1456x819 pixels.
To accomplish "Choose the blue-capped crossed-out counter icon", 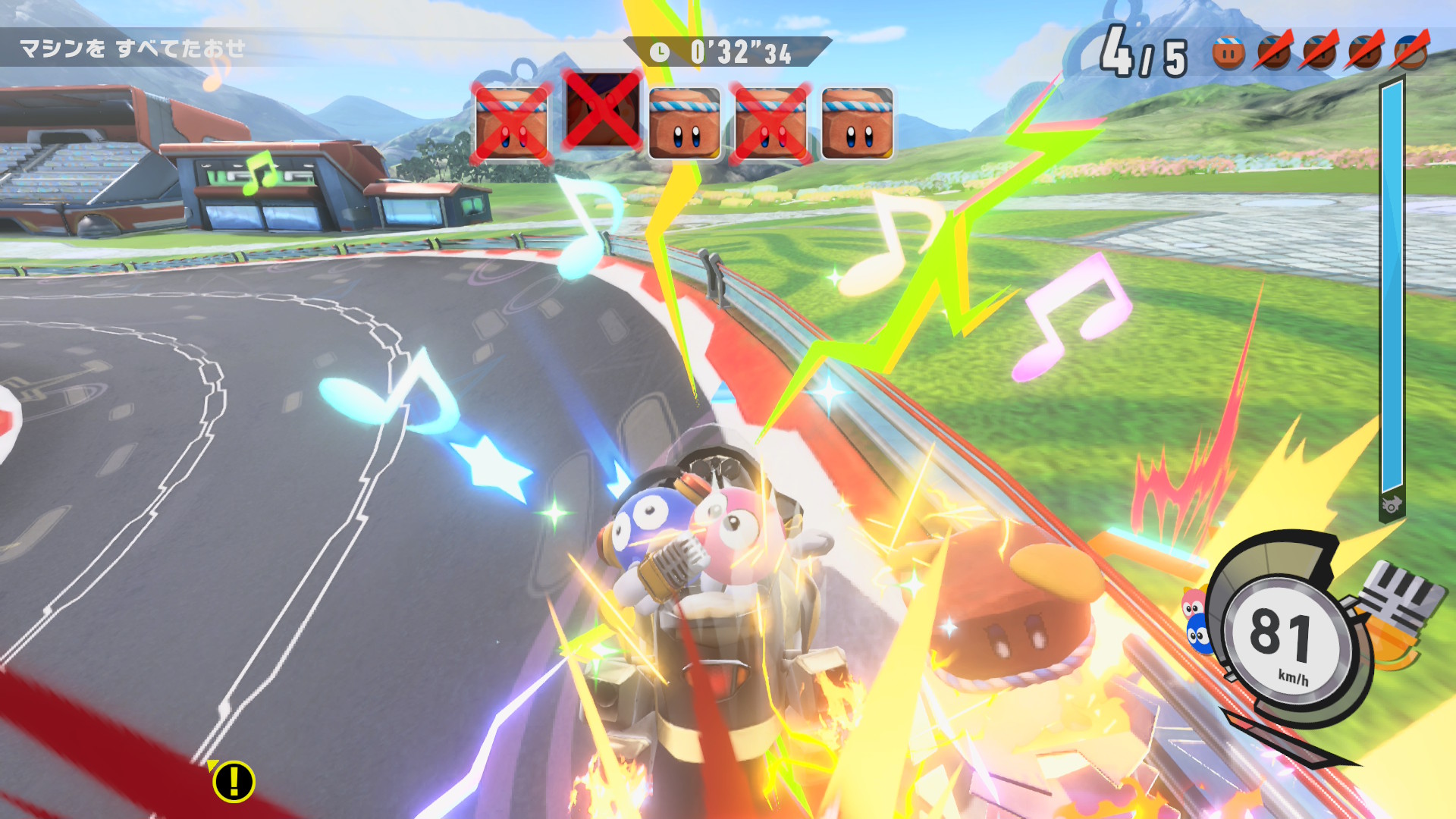I will pos(1410,52).
